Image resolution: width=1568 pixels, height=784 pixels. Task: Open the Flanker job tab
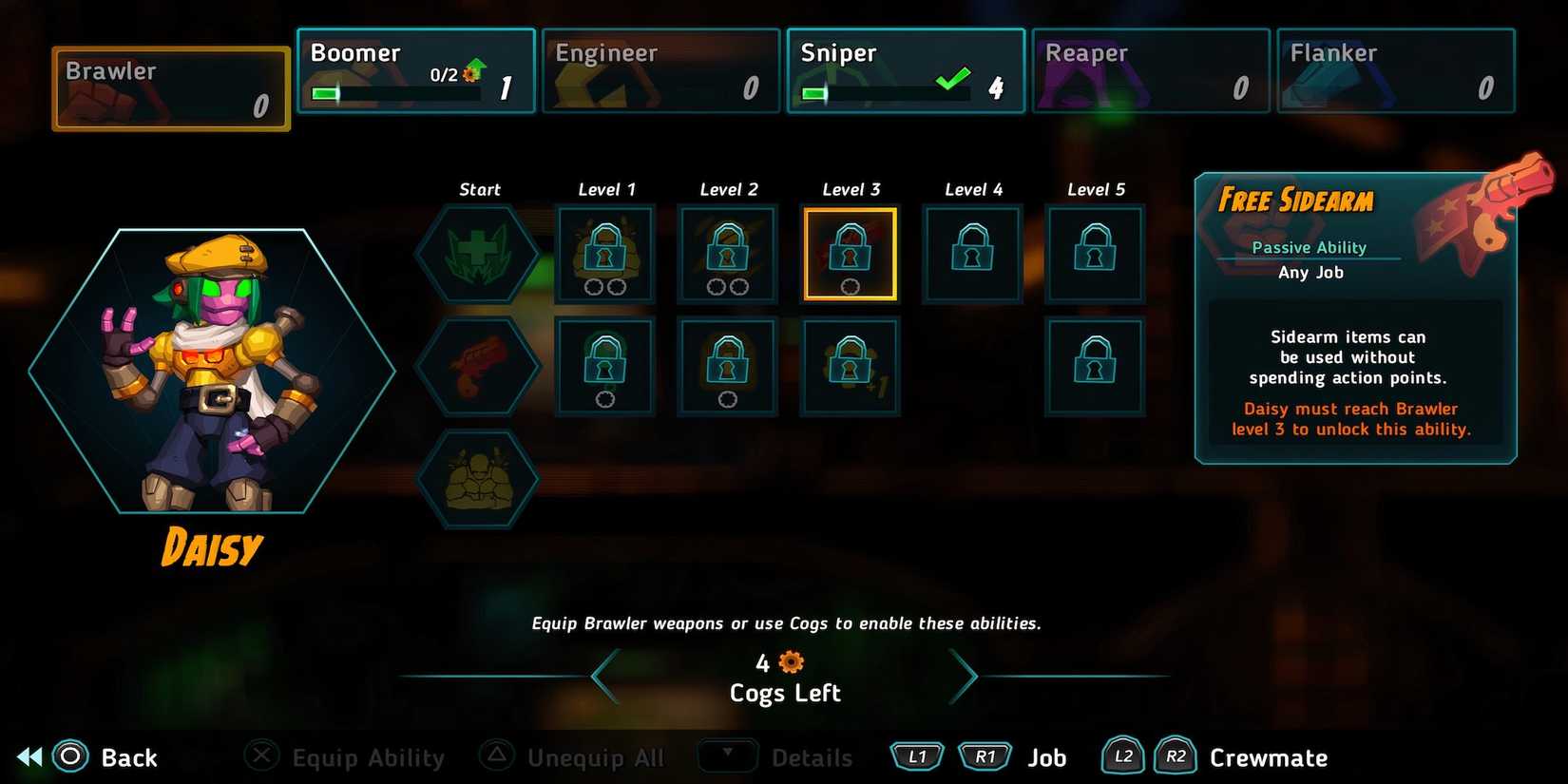pyautogui.click(x=1395, y=69)
